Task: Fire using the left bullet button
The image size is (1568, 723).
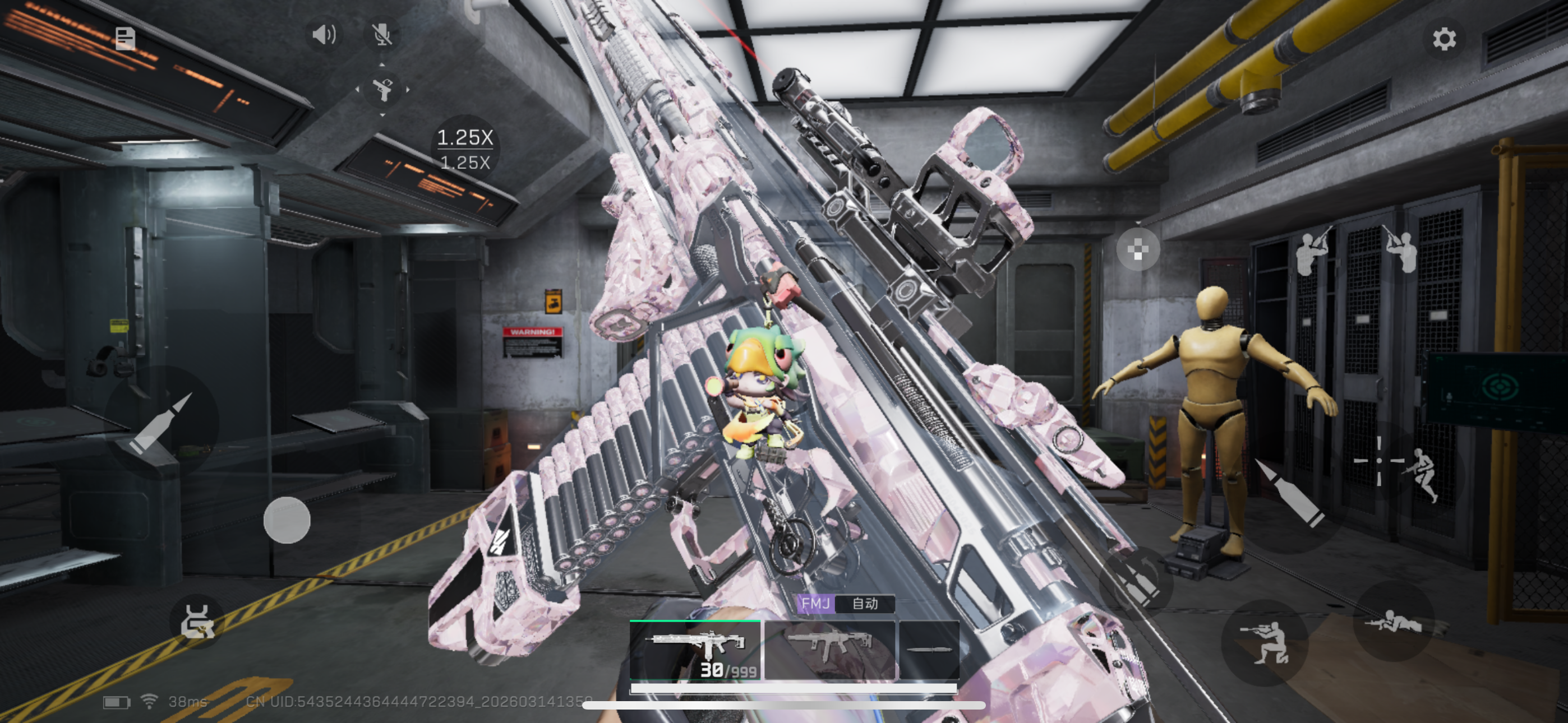Action: pyautogui.click(x=162, y=423)
